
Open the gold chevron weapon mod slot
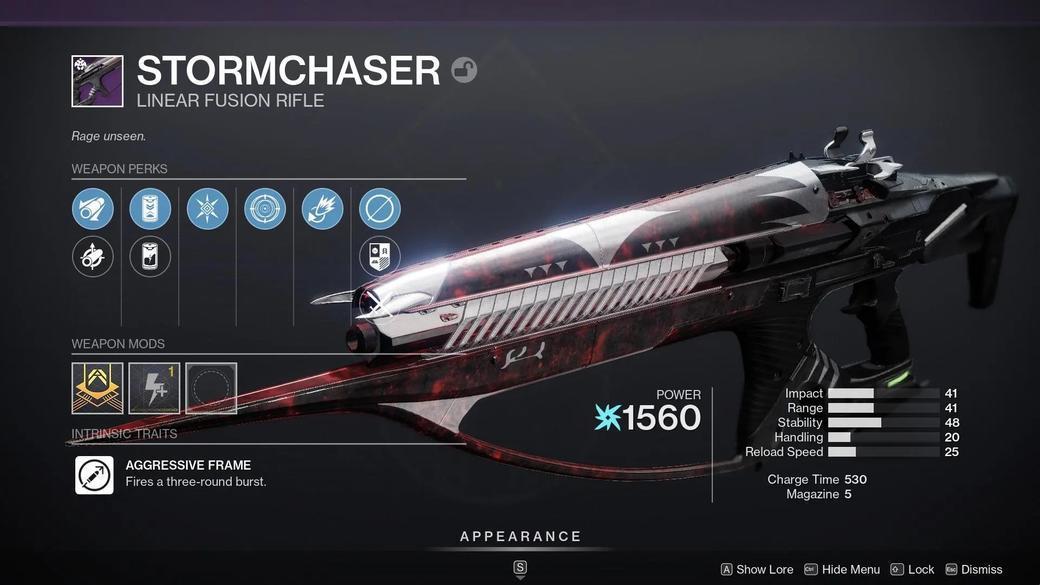pyautogui.click(x=97, y=388)
